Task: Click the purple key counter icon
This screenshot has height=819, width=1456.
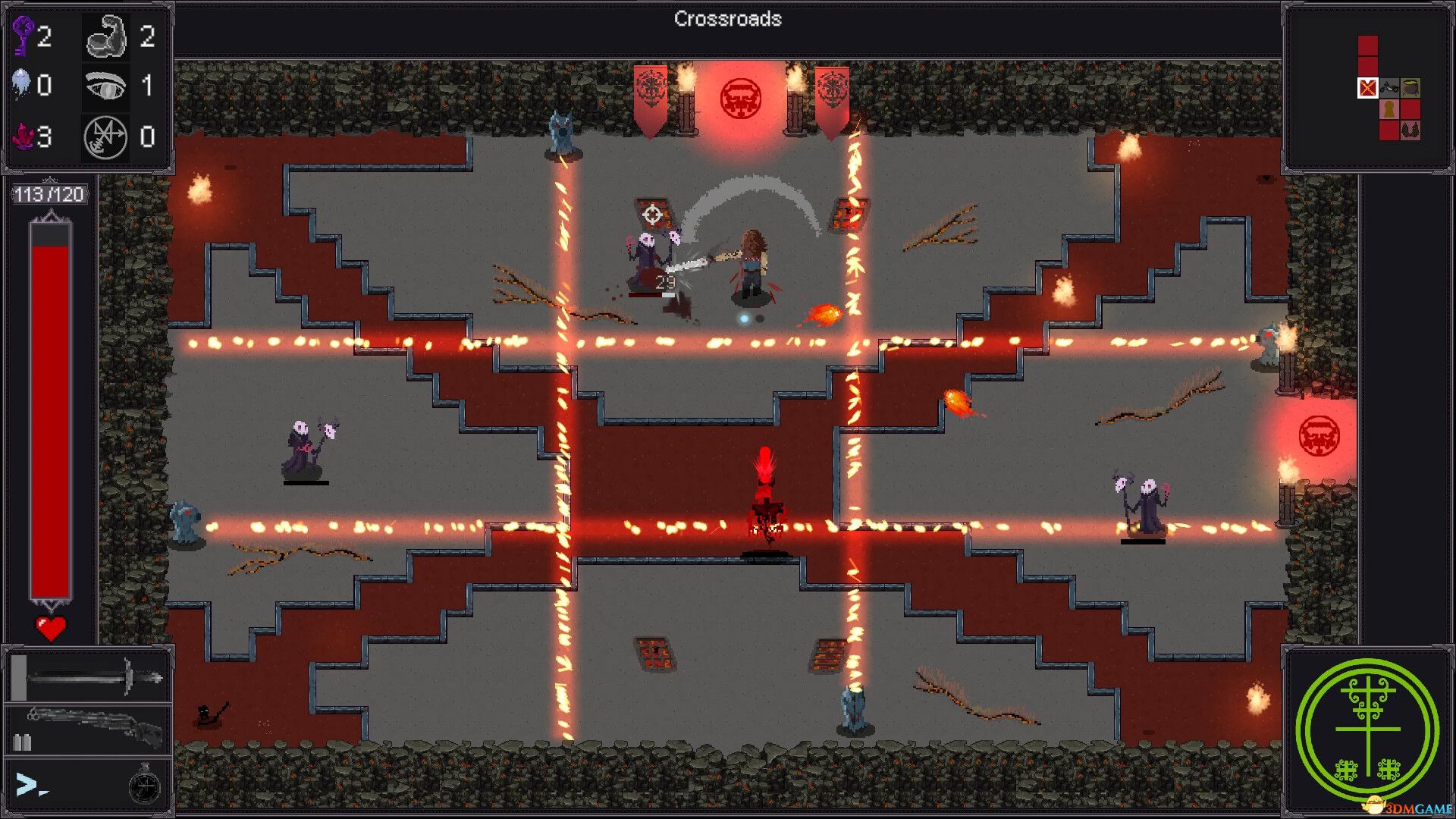Action: pyautogui.click(x=24, y=36)
